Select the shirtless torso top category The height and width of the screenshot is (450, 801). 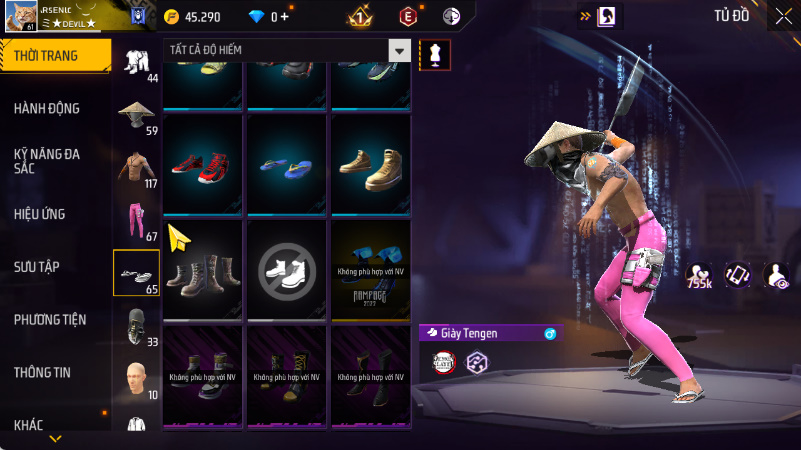[x=136, y=168]
